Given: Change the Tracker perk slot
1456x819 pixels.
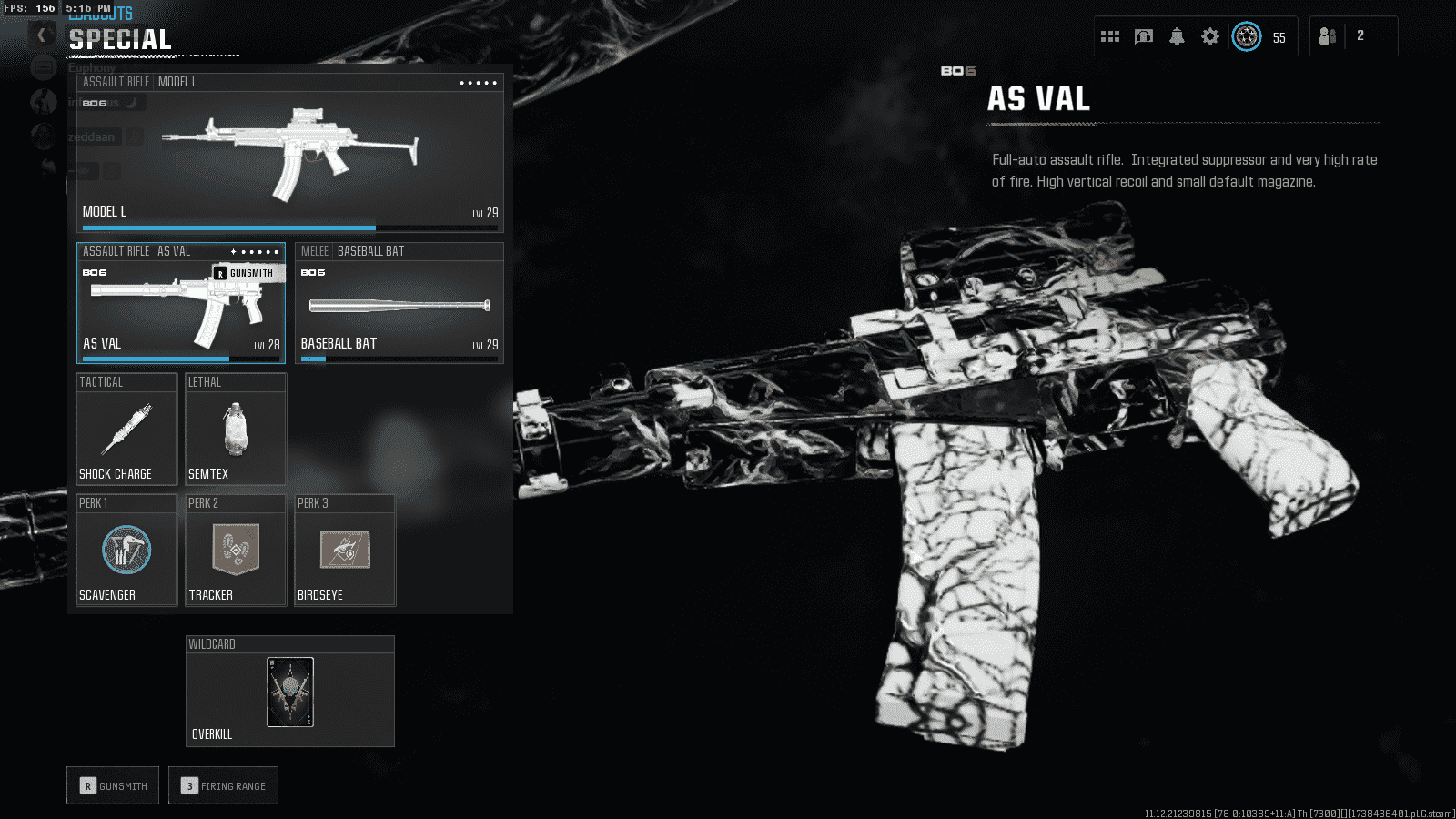Looking at the screenshot, I should tap(236, 551).
